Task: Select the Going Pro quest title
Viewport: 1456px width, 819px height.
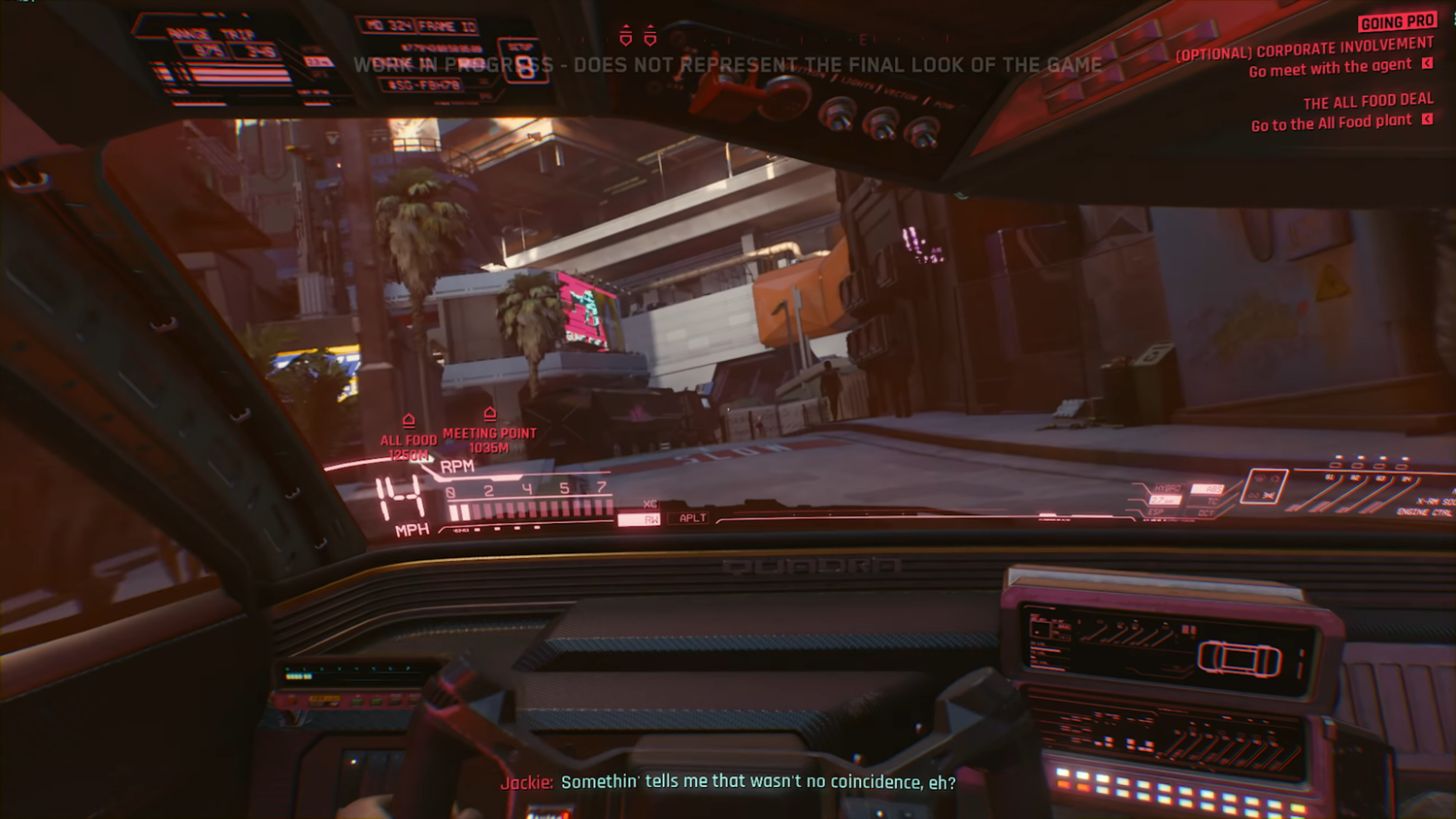Action: 1396,21
